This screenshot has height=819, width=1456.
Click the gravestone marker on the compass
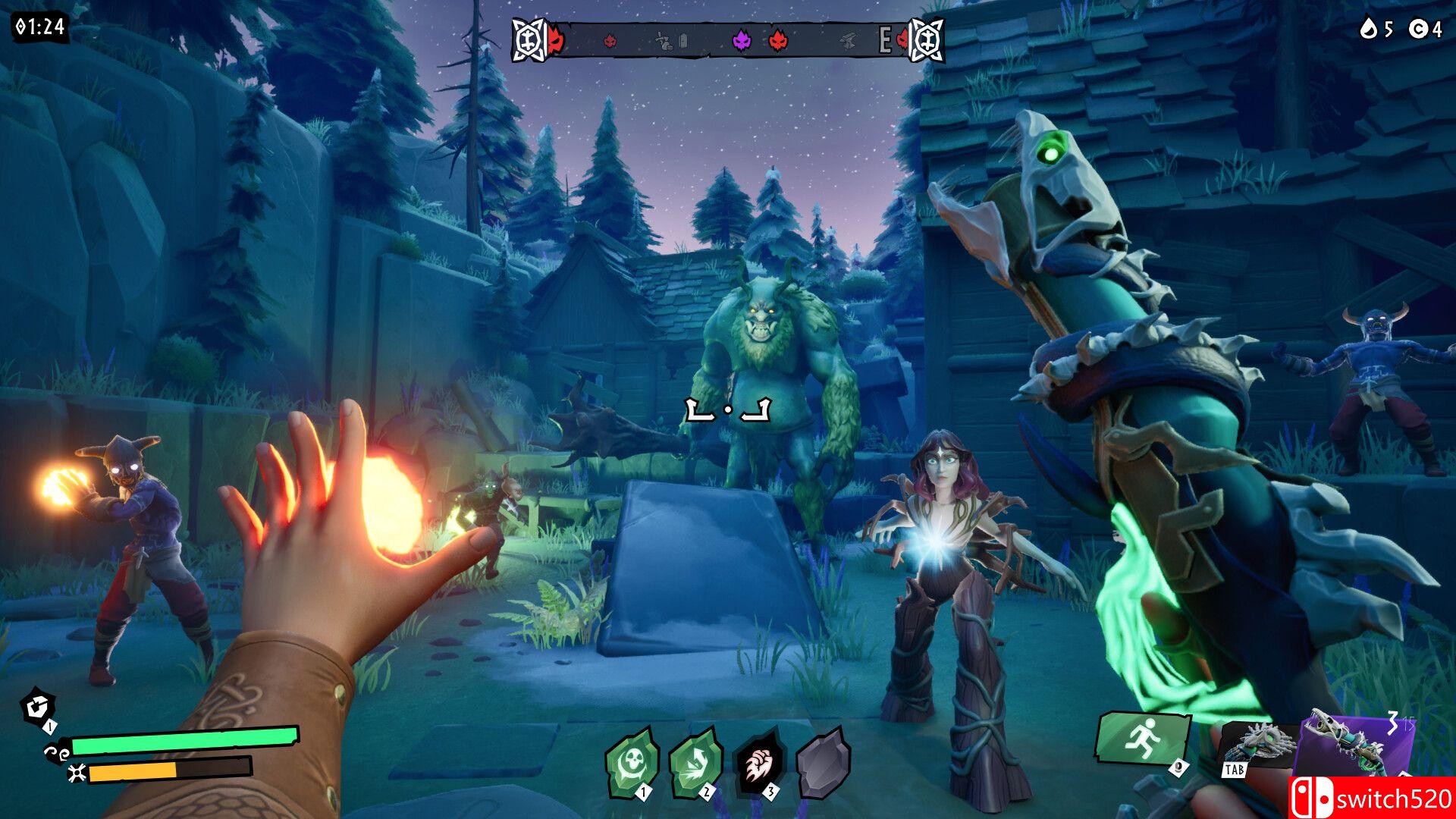(x=683, y=41)
